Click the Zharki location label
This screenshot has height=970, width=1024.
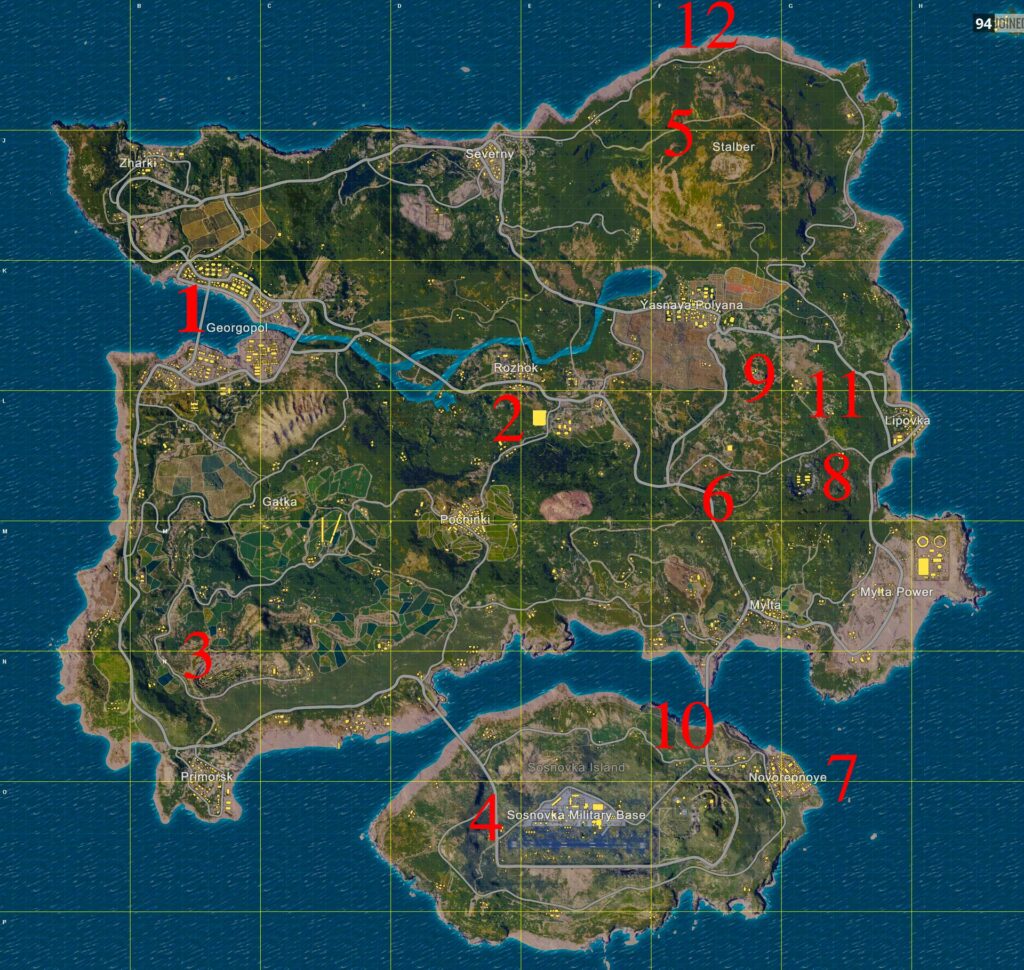click(137, 162)
